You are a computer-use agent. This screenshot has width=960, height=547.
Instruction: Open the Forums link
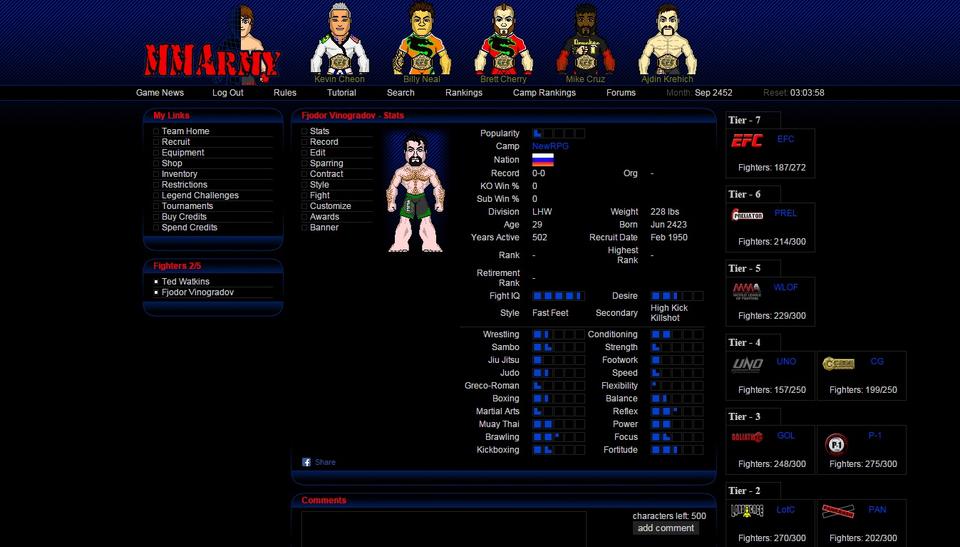620,93
